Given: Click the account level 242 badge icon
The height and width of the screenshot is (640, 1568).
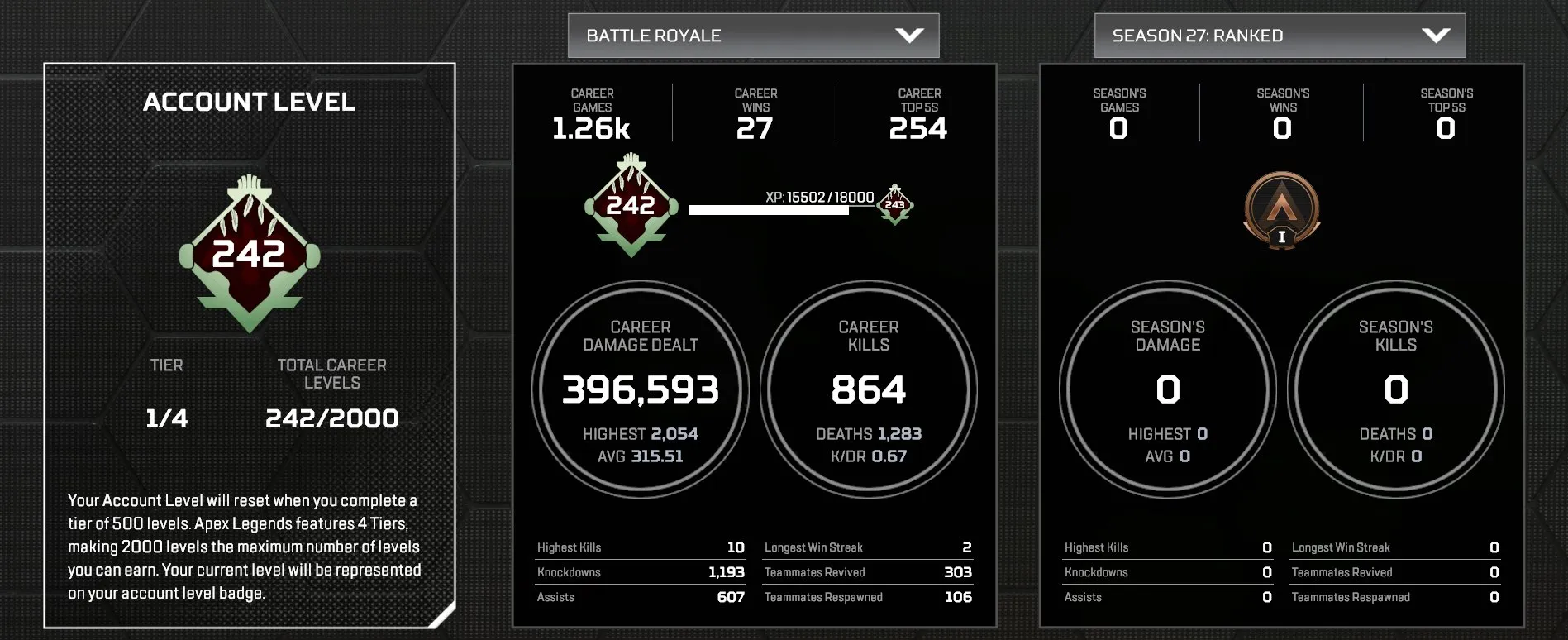Looking at the screenshot, I should (248, 252).
